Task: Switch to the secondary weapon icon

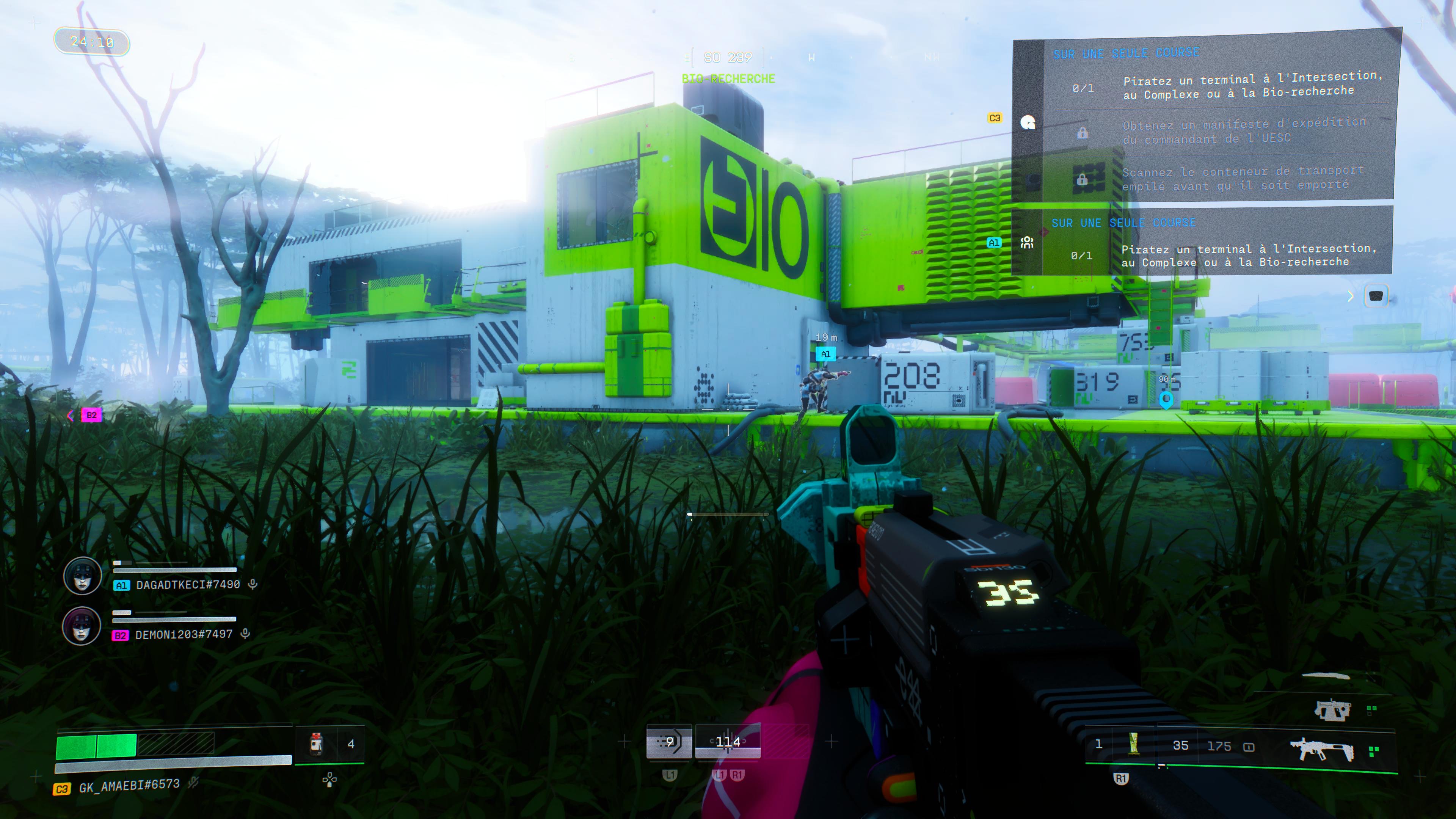Action: pos(1332,709)
